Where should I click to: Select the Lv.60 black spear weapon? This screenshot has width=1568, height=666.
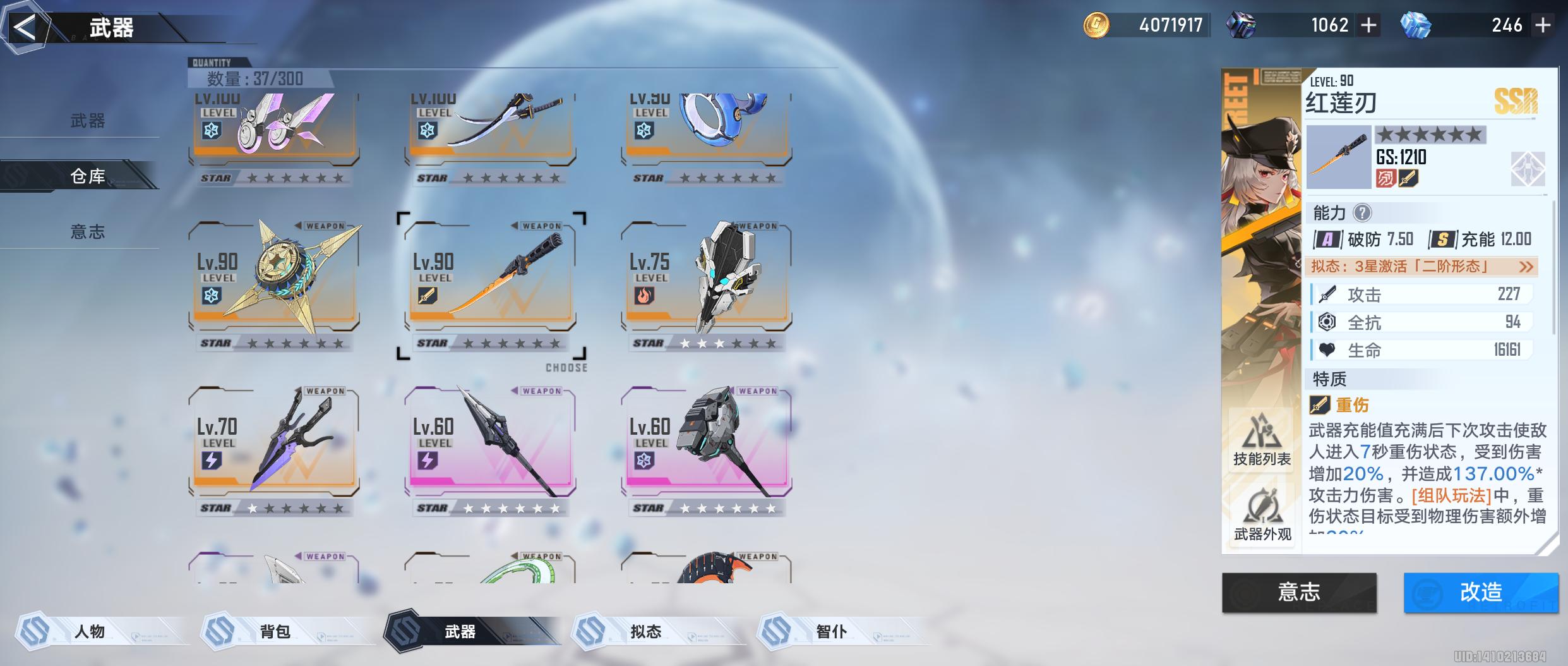490,443
